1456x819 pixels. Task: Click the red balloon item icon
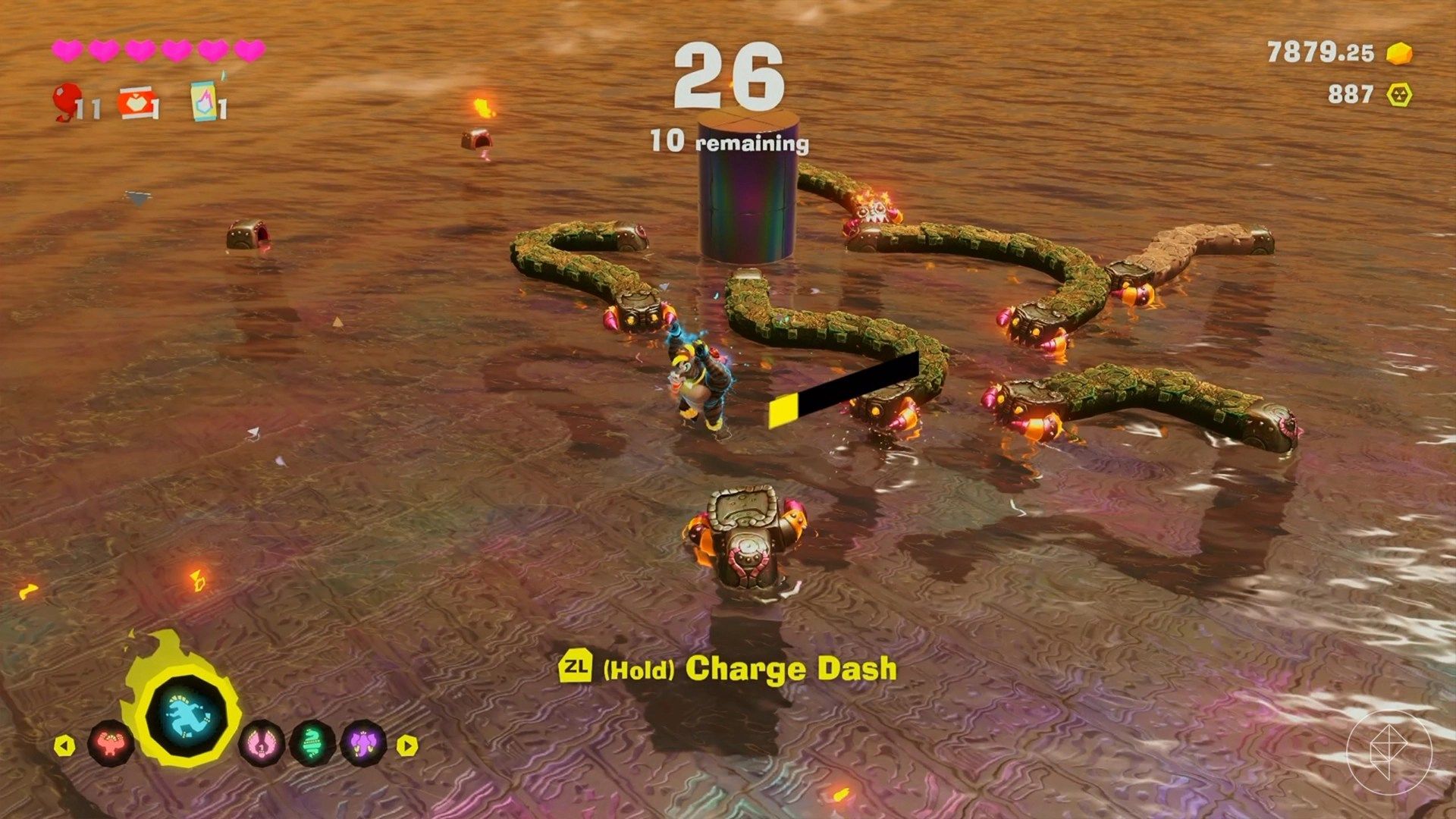point(68,102)
